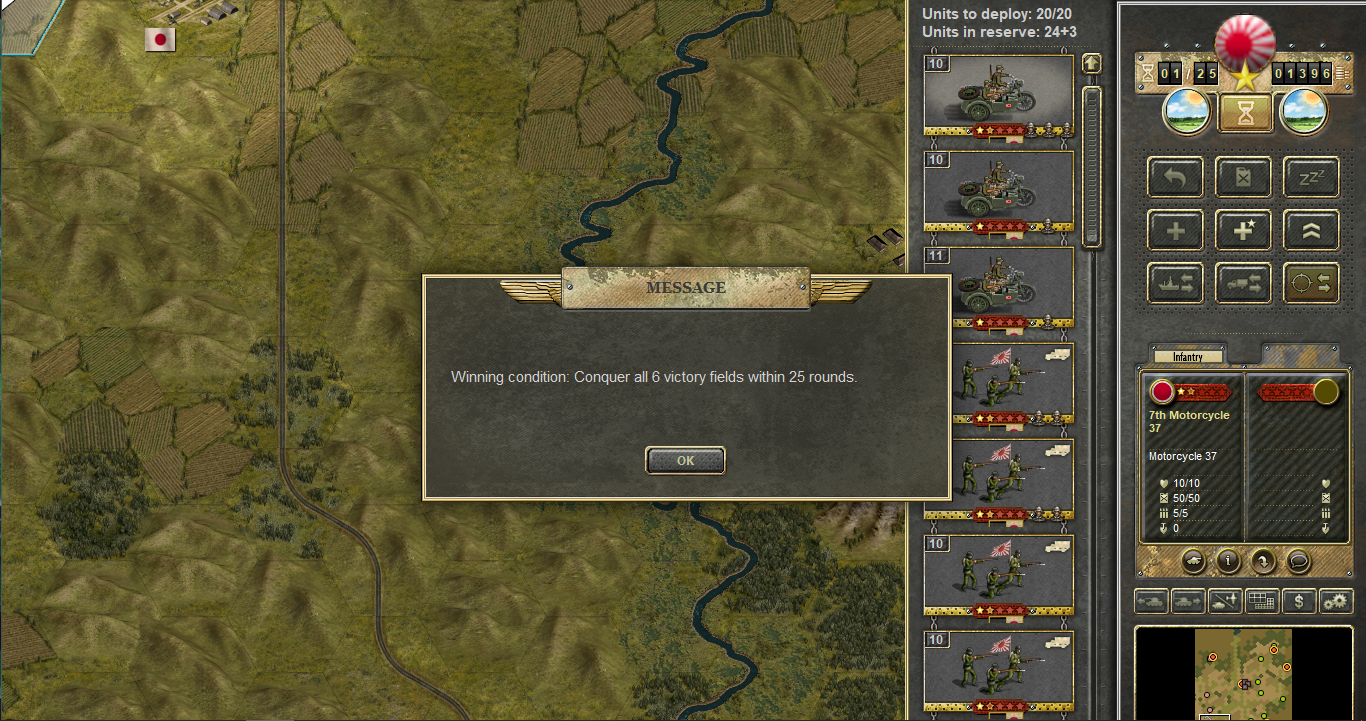Switch to the Infantry tab

[1187, 356]
